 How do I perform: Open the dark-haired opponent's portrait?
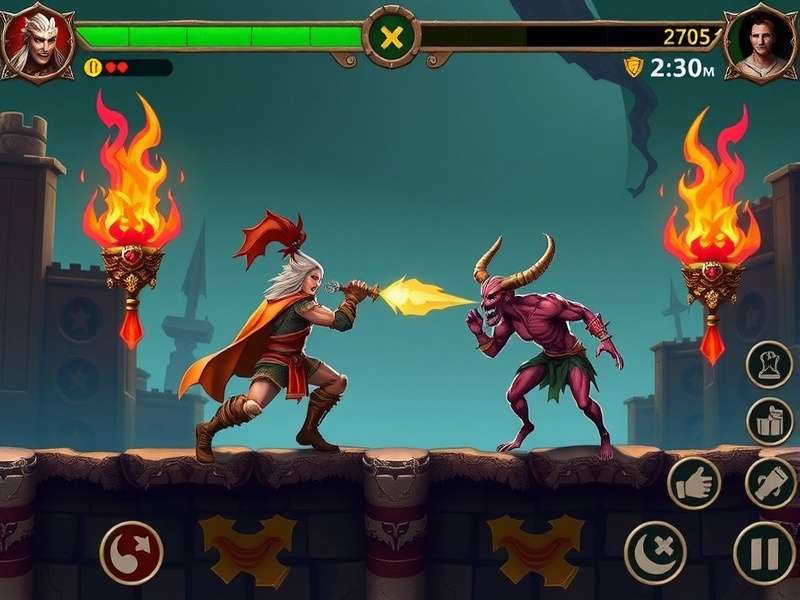coord(759,42)
